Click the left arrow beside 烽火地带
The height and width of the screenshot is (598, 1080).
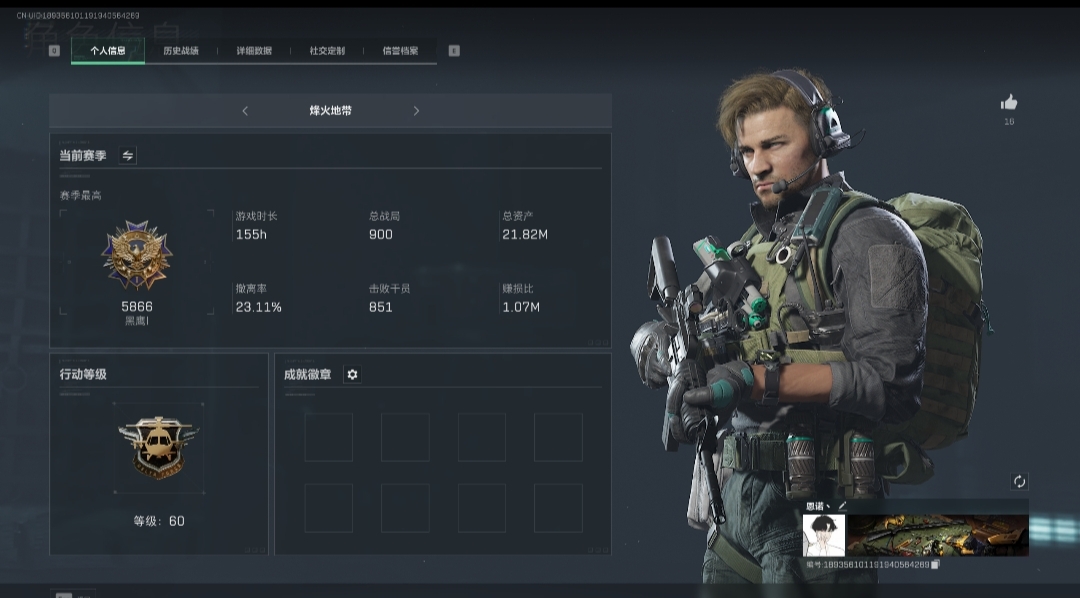pos(245,111)
